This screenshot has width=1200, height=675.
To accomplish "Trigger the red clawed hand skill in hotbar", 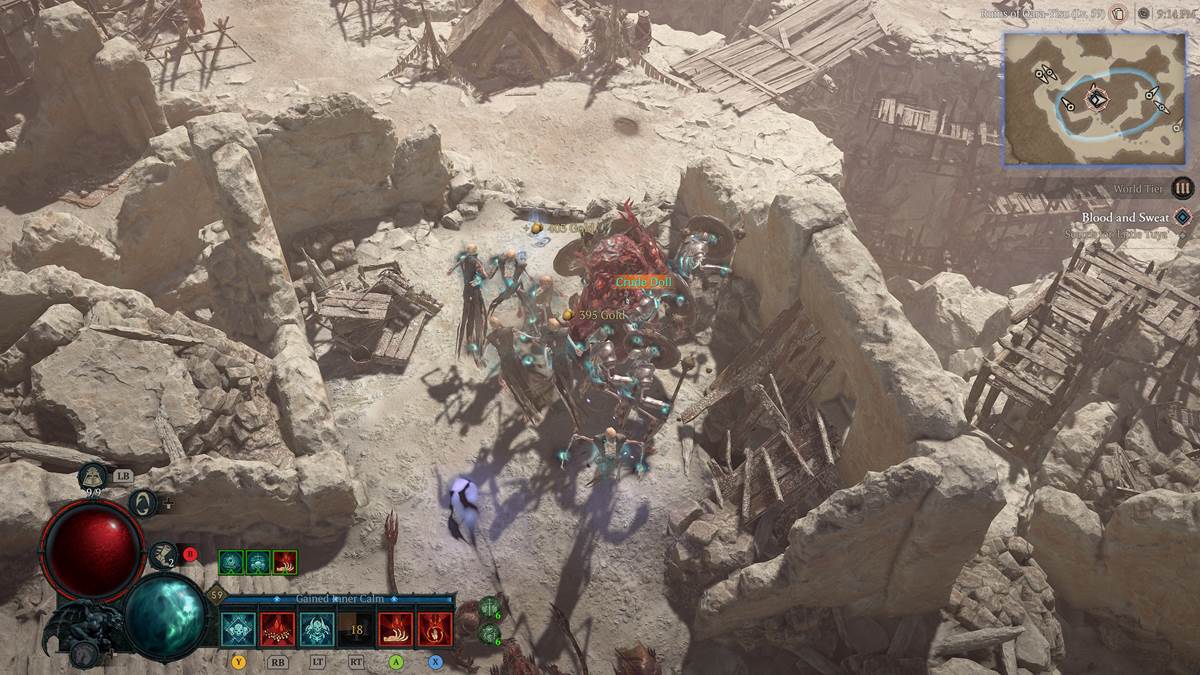I will (x=395, y=628).
